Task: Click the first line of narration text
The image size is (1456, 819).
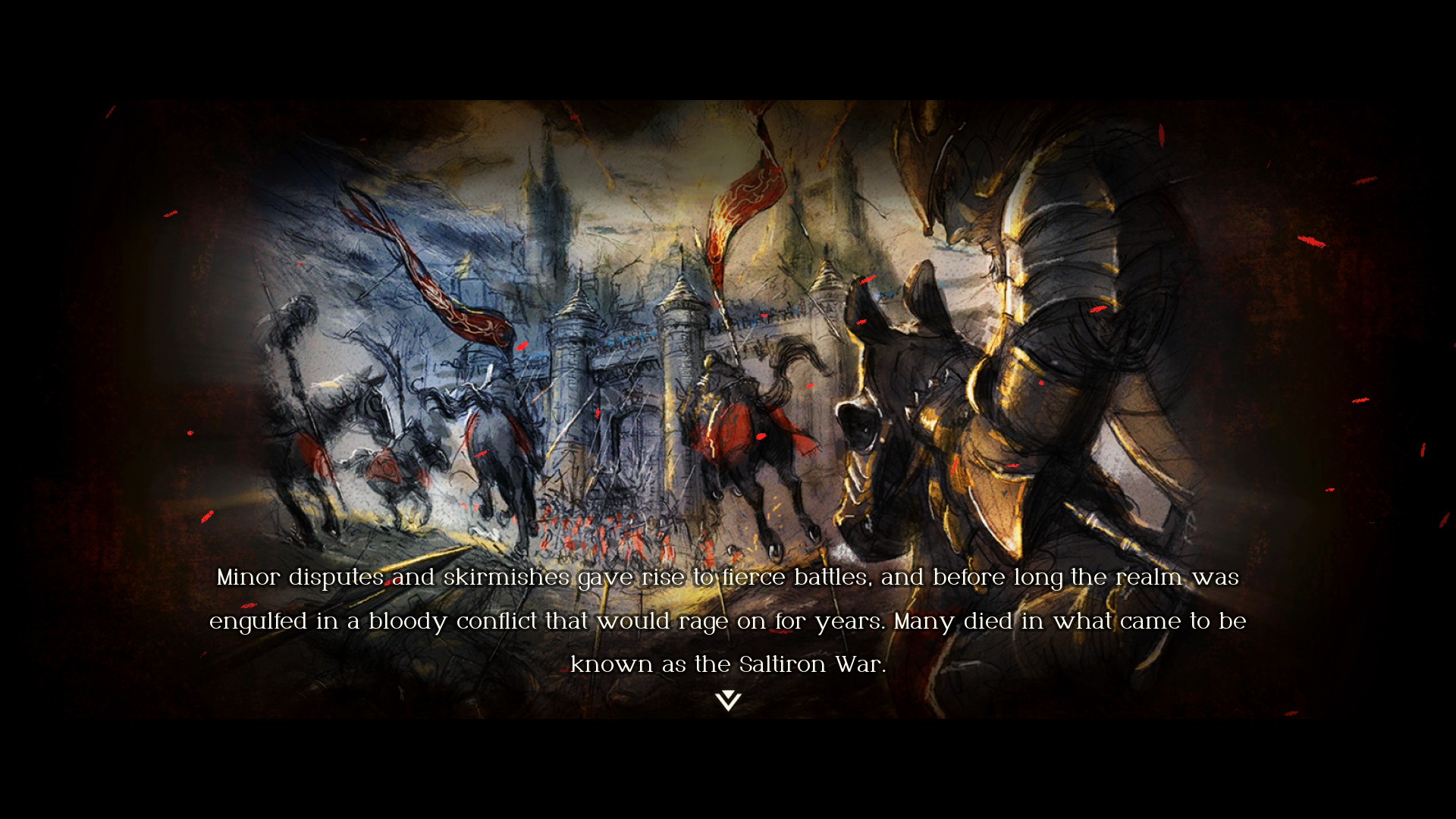Action: [x=728, y=578]
